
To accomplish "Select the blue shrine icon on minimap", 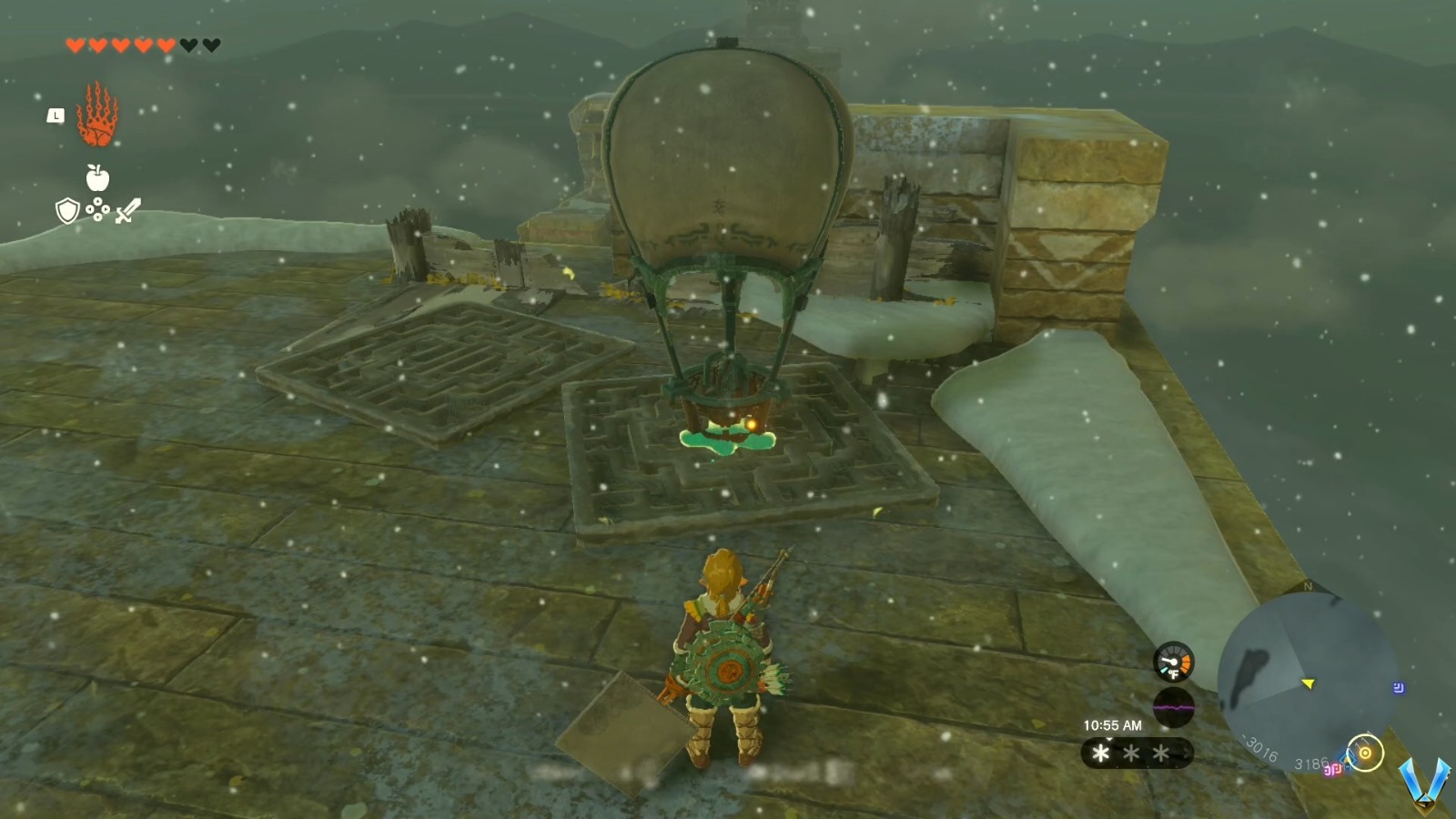I will coord(1398,688).
